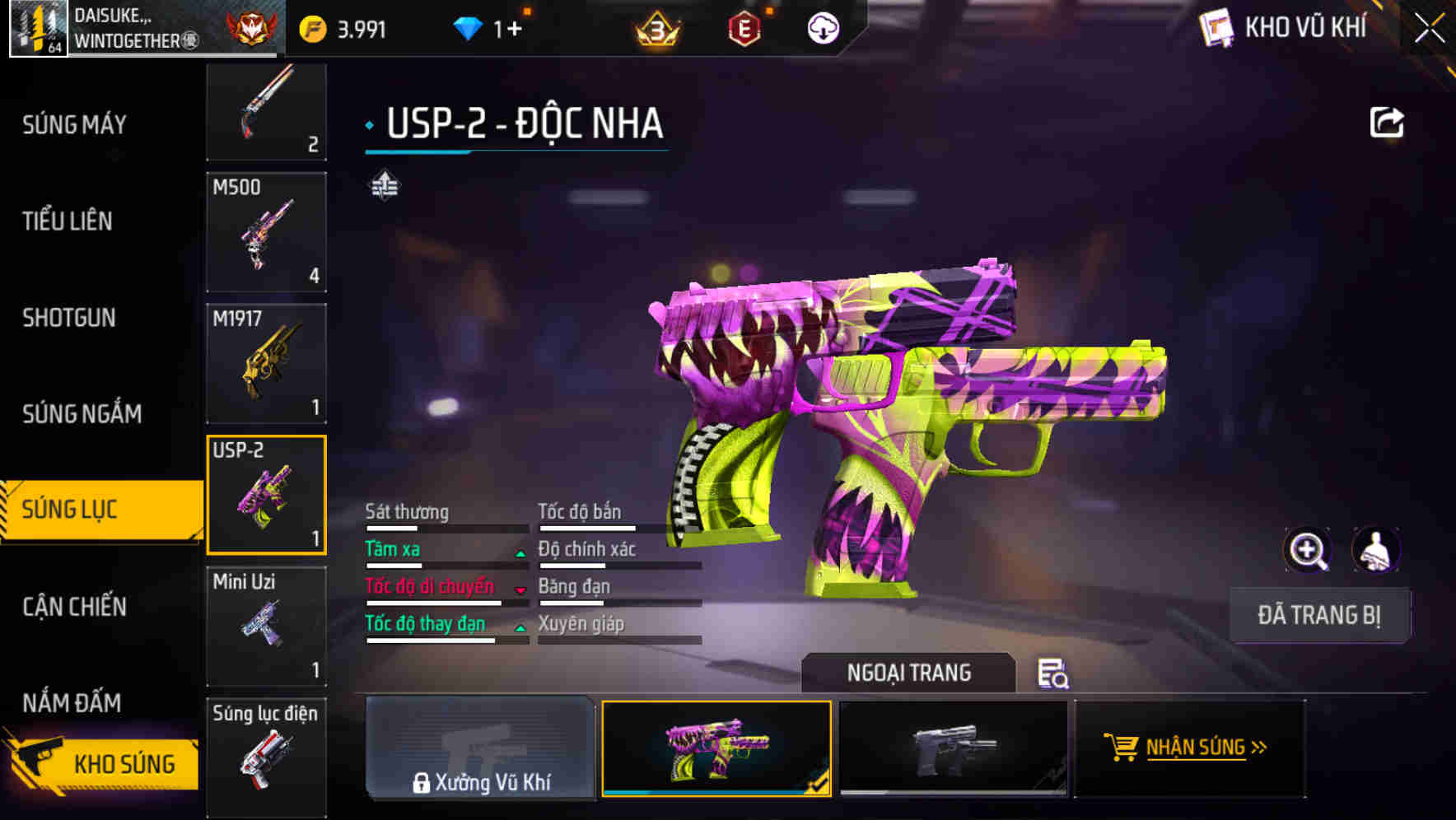Screen dimensions: 1456x820
Task: Click the share icon beside USP-2 title
Action: (x=1388, y=121)
